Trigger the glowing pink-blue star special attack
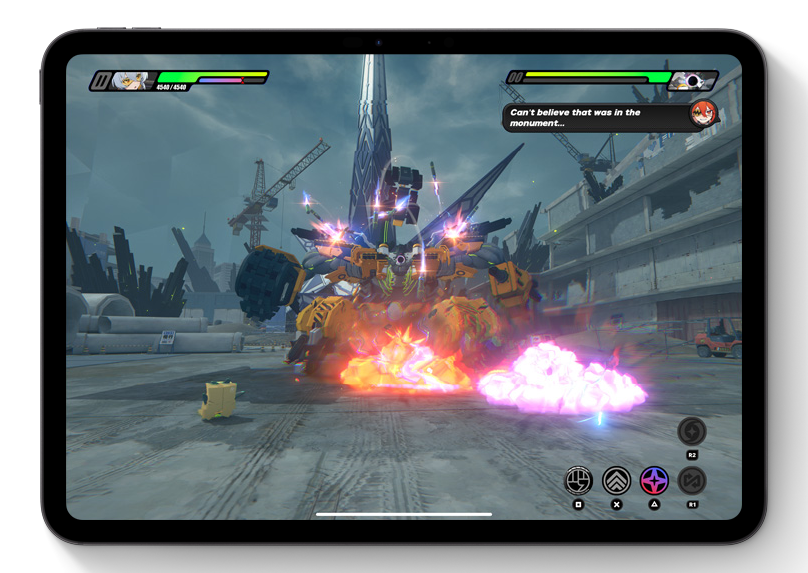 [x=654, y=480]
